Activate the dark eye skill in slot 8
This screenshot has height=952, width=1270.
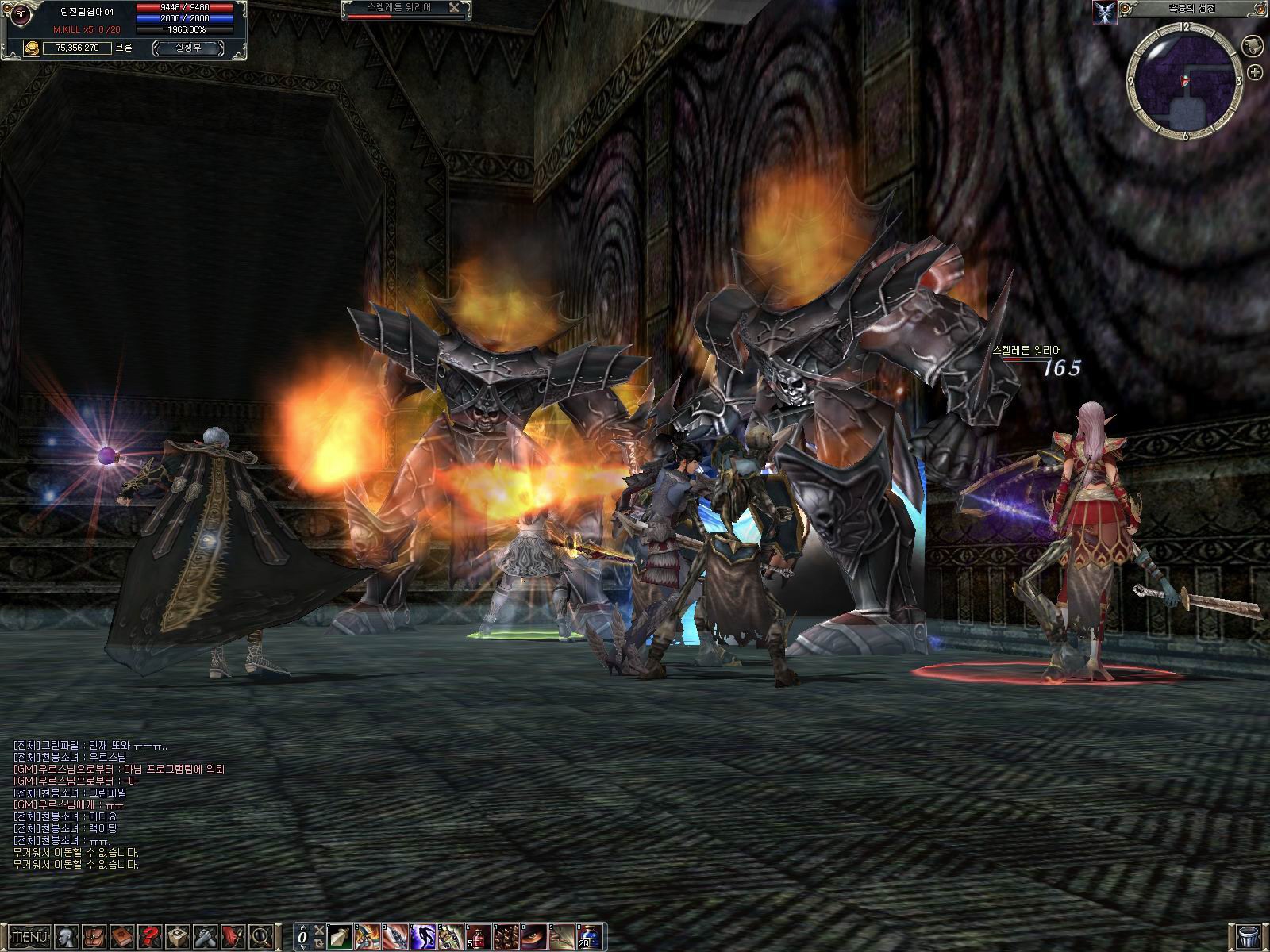pyautogui.click(x=534, y=936)
